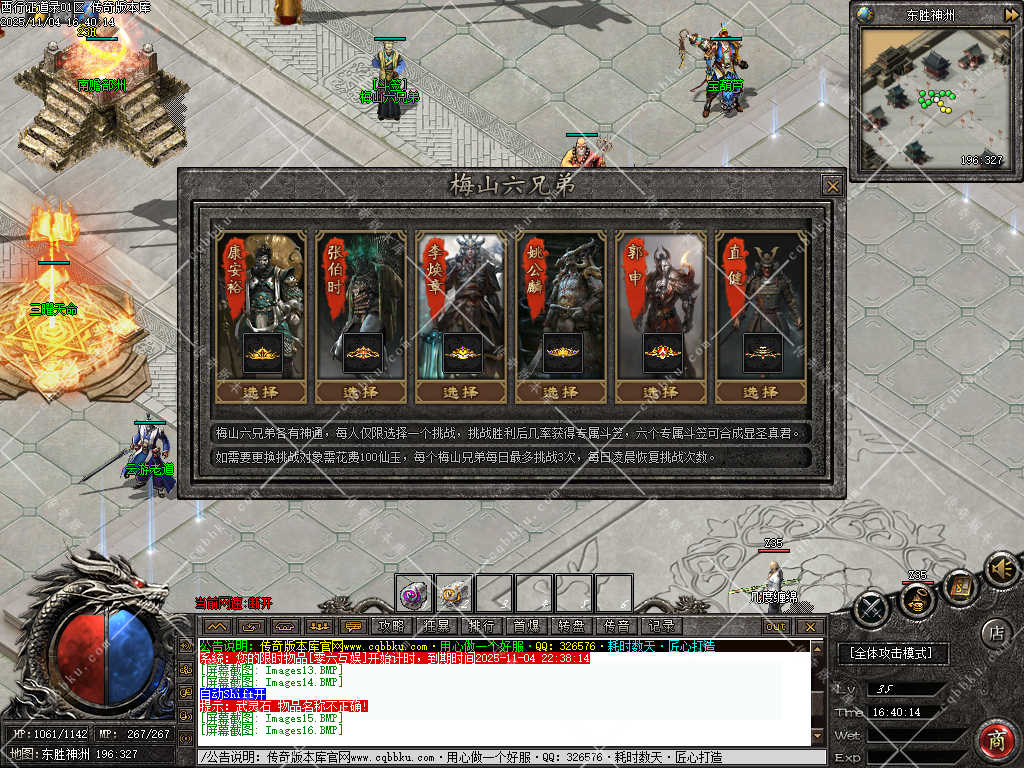The height and width of the screenshot is (768, 1024).
Task: Open the 记录 log button
Action: click(x=661, y=627)
